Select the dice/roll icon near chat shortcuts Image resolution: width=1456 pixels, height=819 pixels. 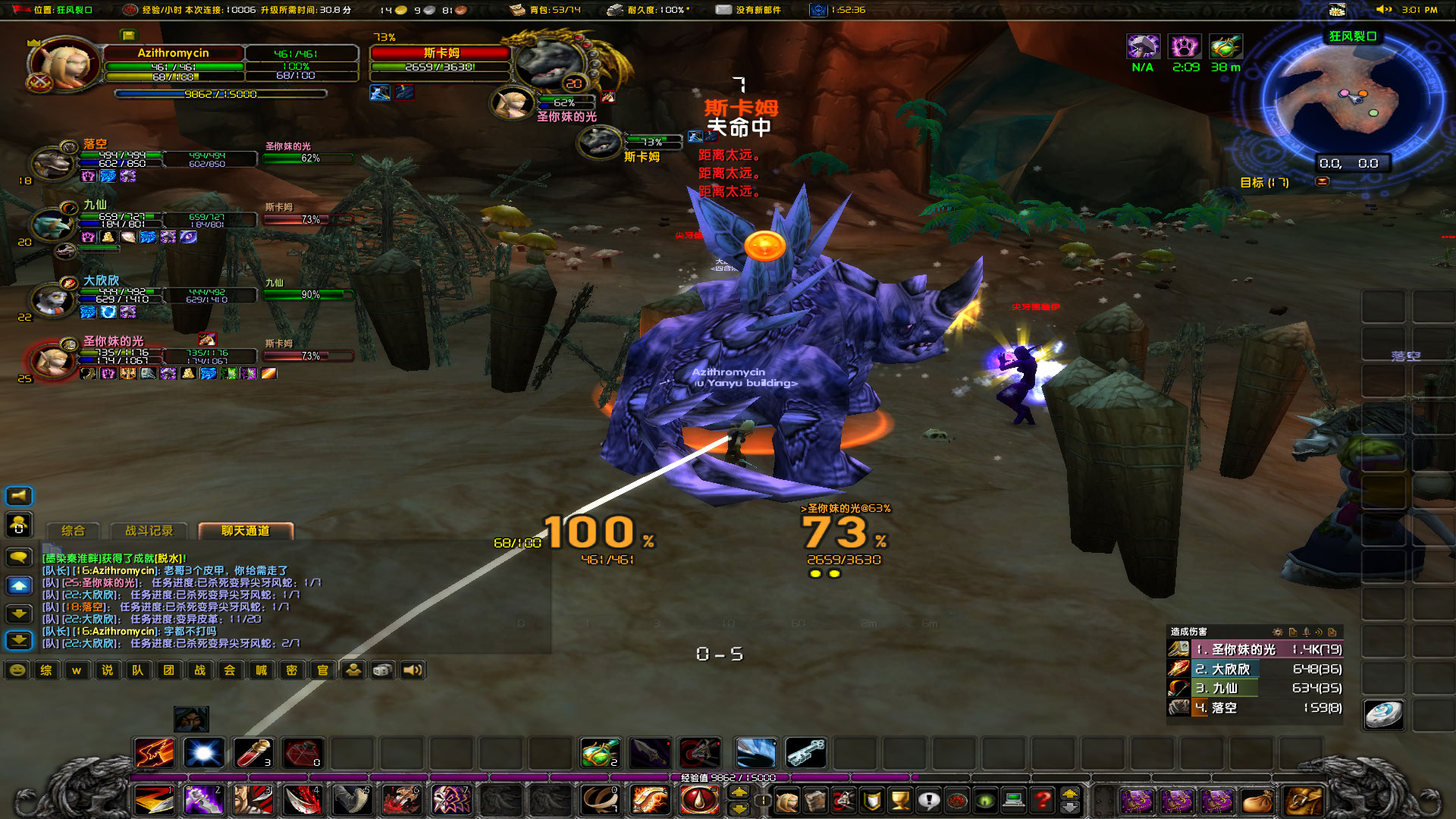[381, 670]
